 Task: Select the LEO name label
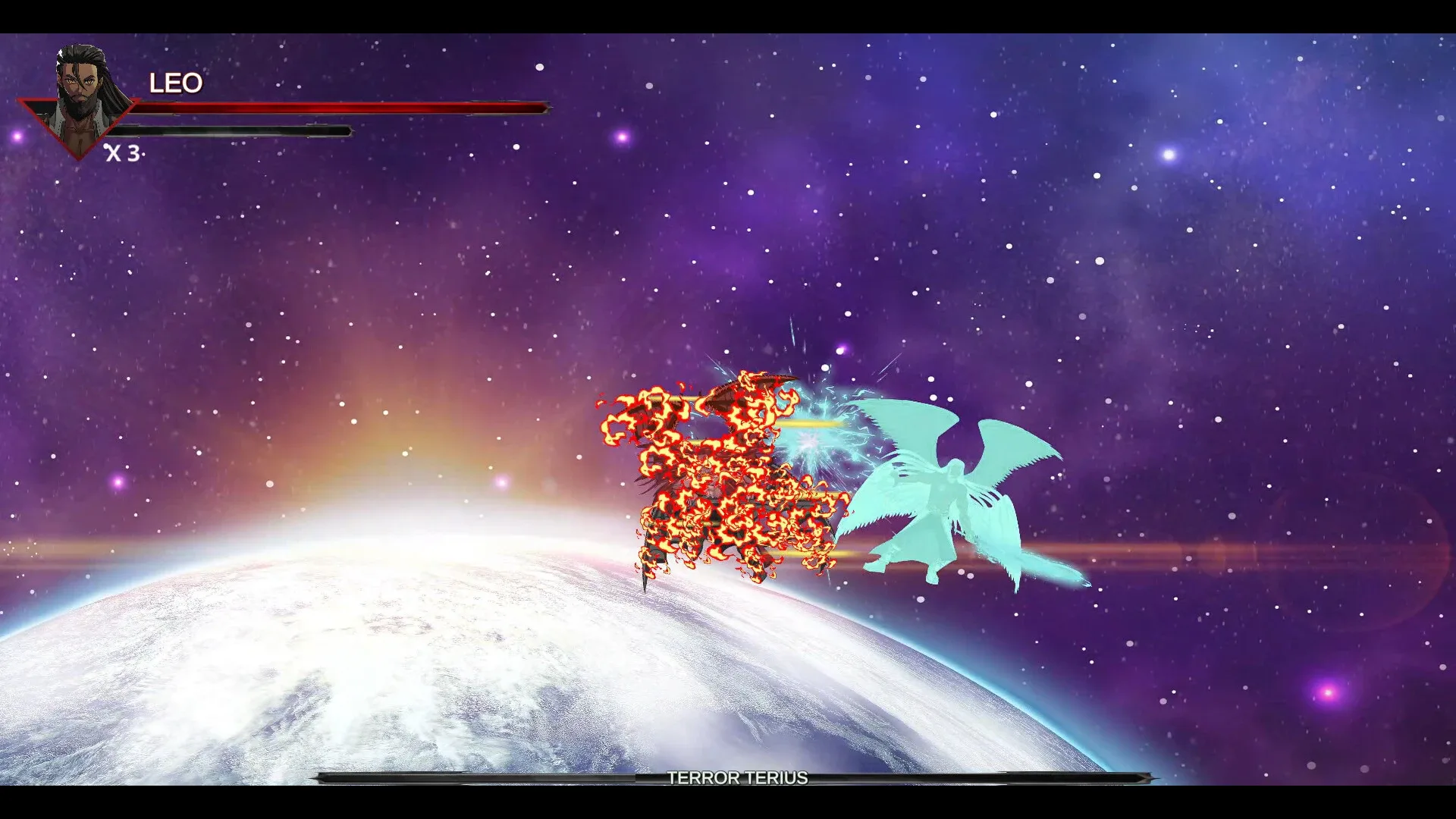[176, 82]
